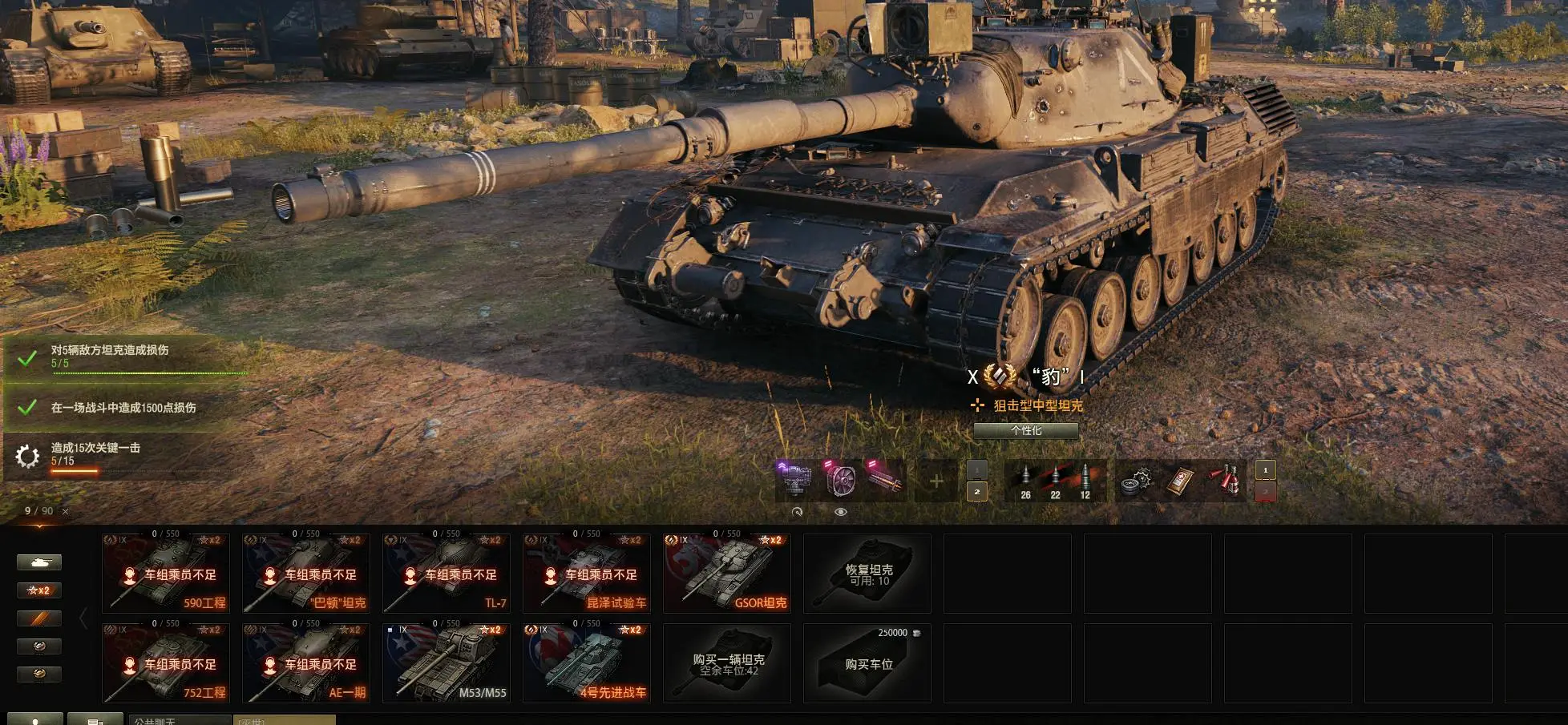Viewport: 1568px width, 725px height.
Task: Choose the "巴顿"坦克 tank tile
Action: coord(306,574)
